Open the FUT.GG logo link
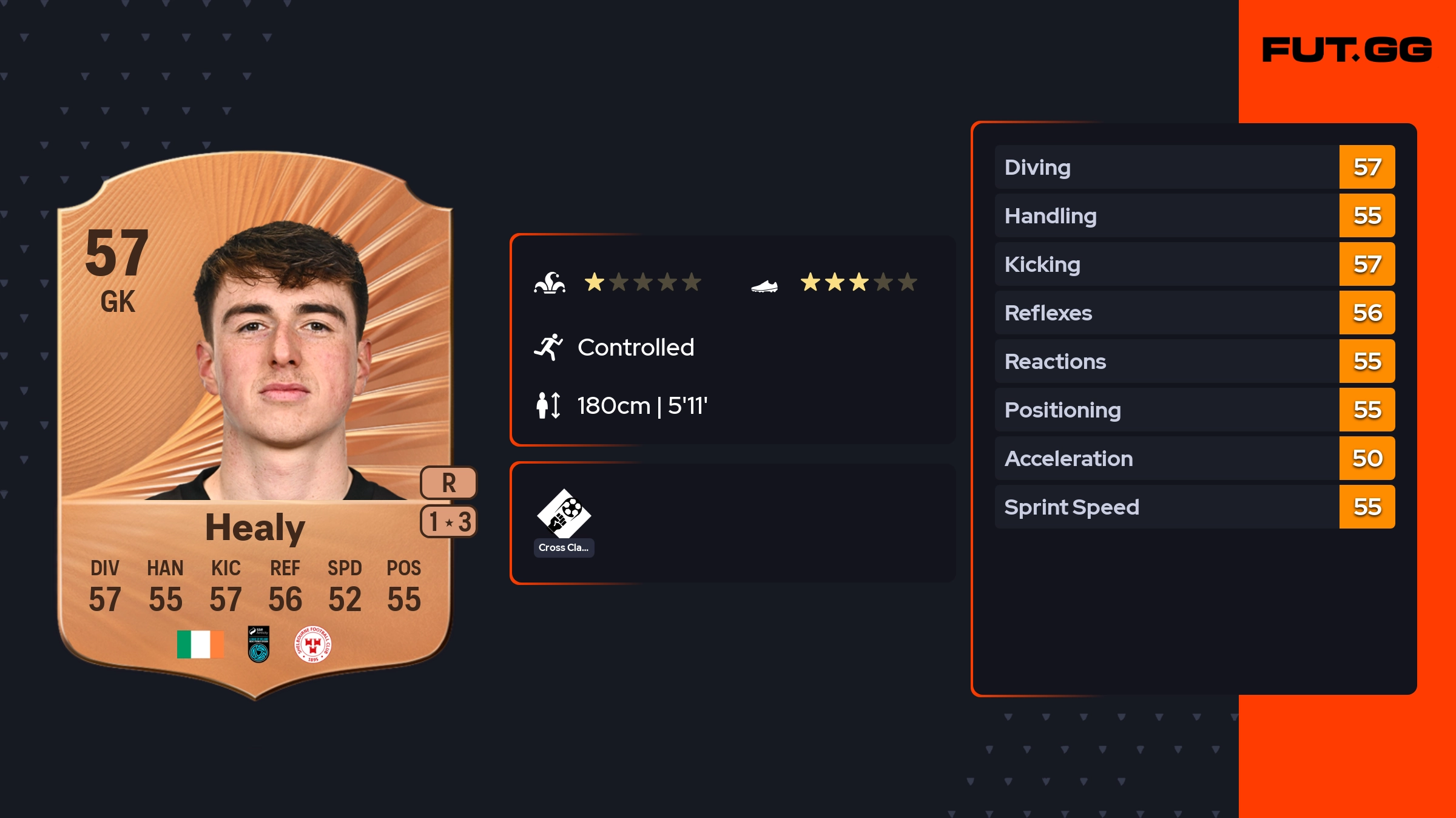The height and width of the screenshot is (818, 1456). coord(1347,50)
